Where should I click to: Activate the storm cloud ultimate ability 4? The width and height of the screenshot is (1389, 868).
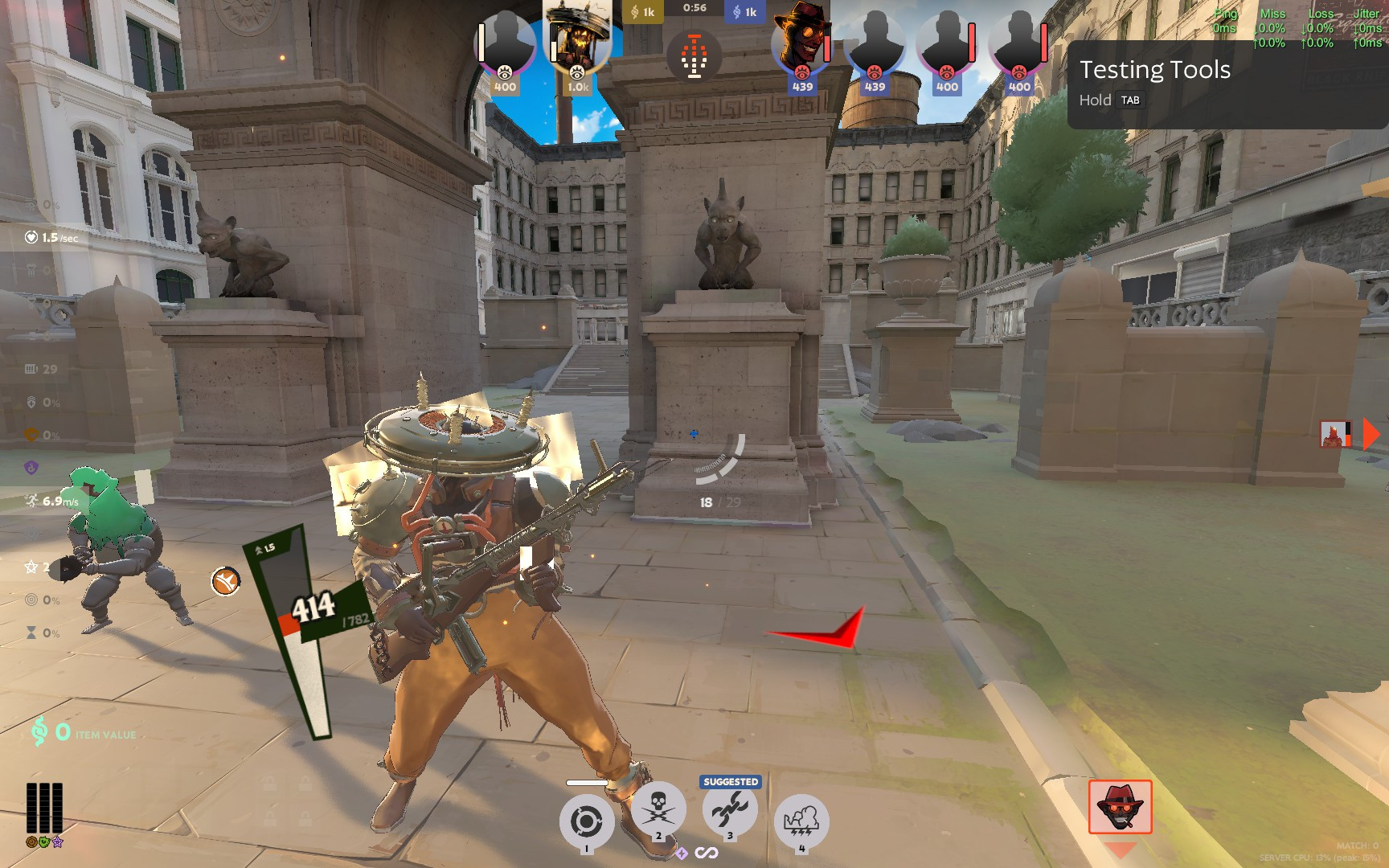point(801,820)
